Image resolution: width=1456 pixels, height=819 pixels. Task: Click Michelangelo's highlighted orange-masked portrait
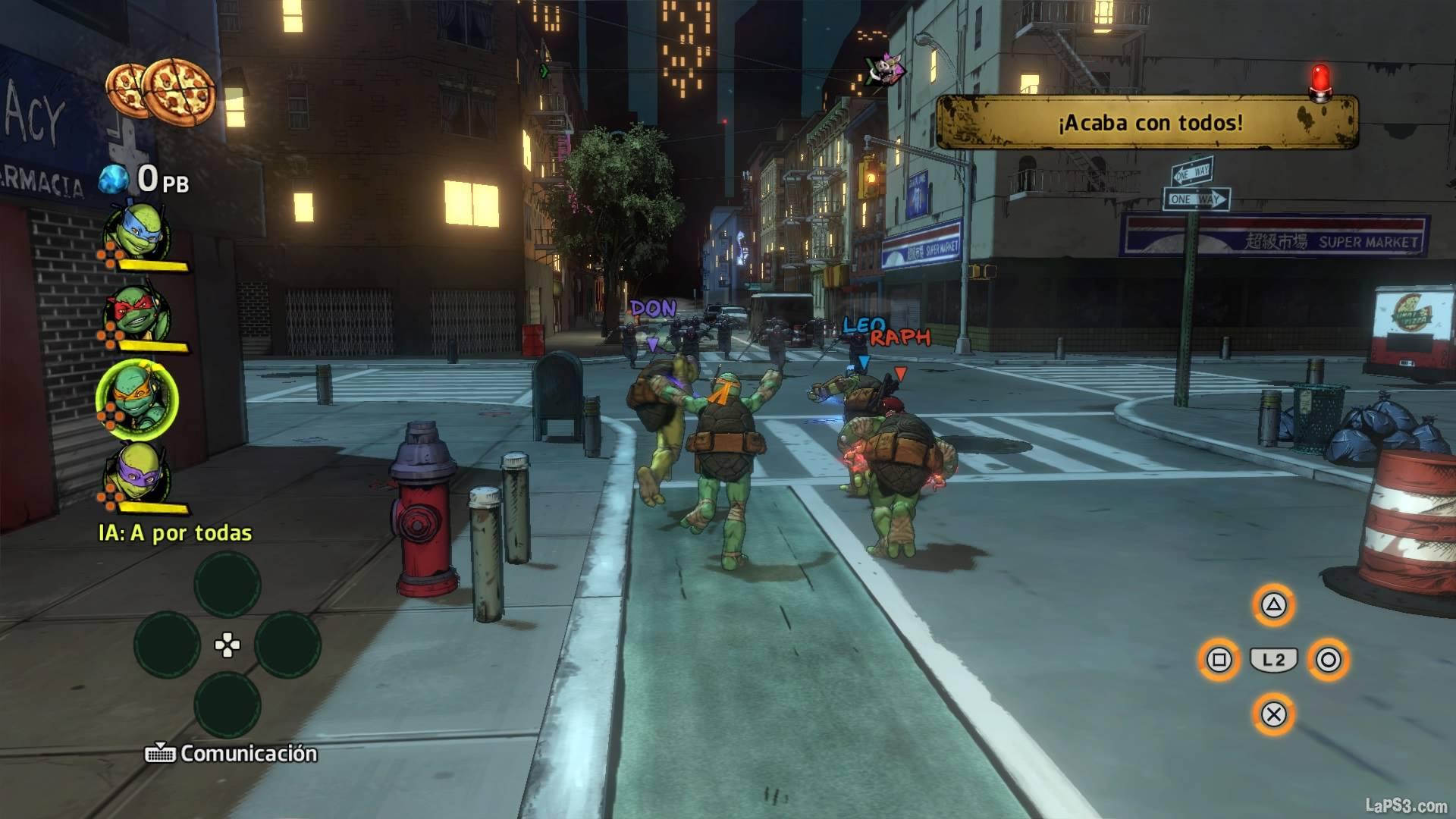click(x=136, y=399)
